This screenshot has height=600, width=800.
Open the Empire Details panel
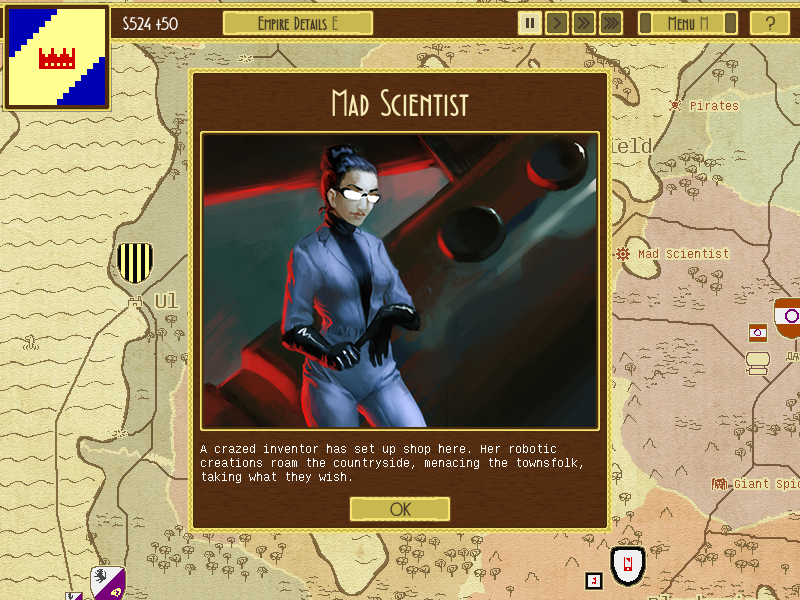[x=297, y=23]
